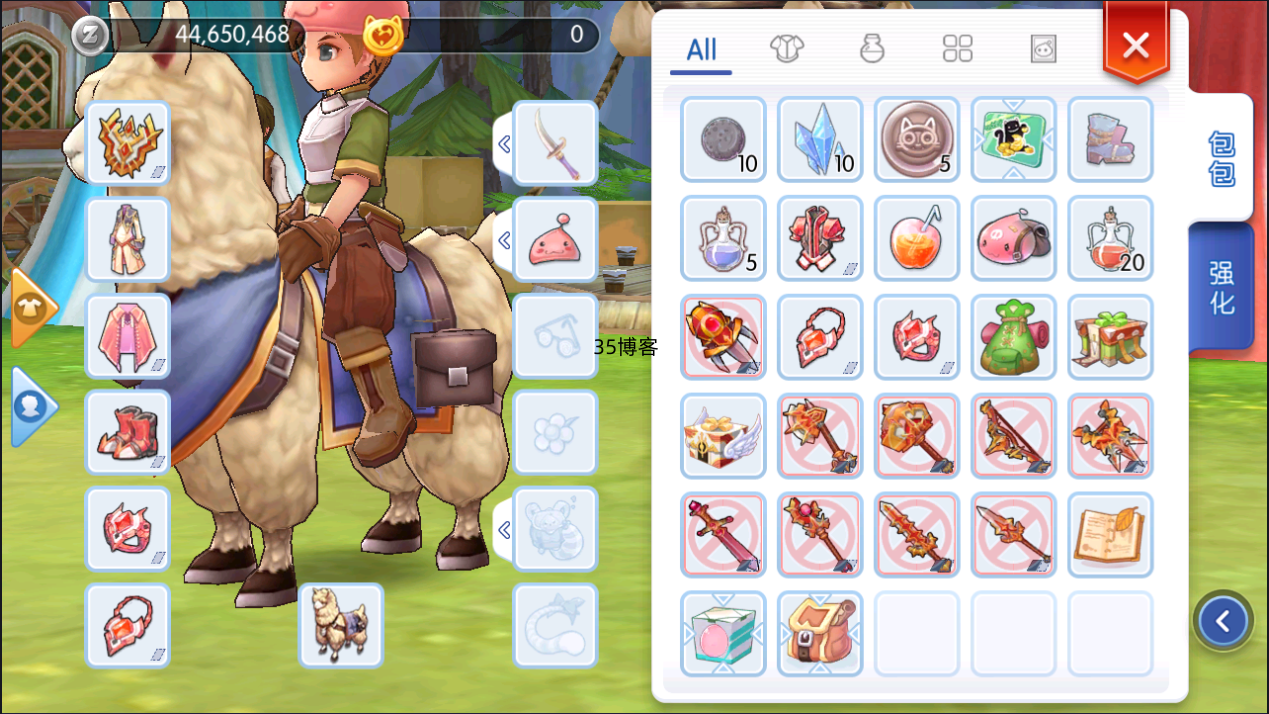Select the equipped curved sword weapon slot
Viewport: 1269px width, 714px height.
(555, 143)
